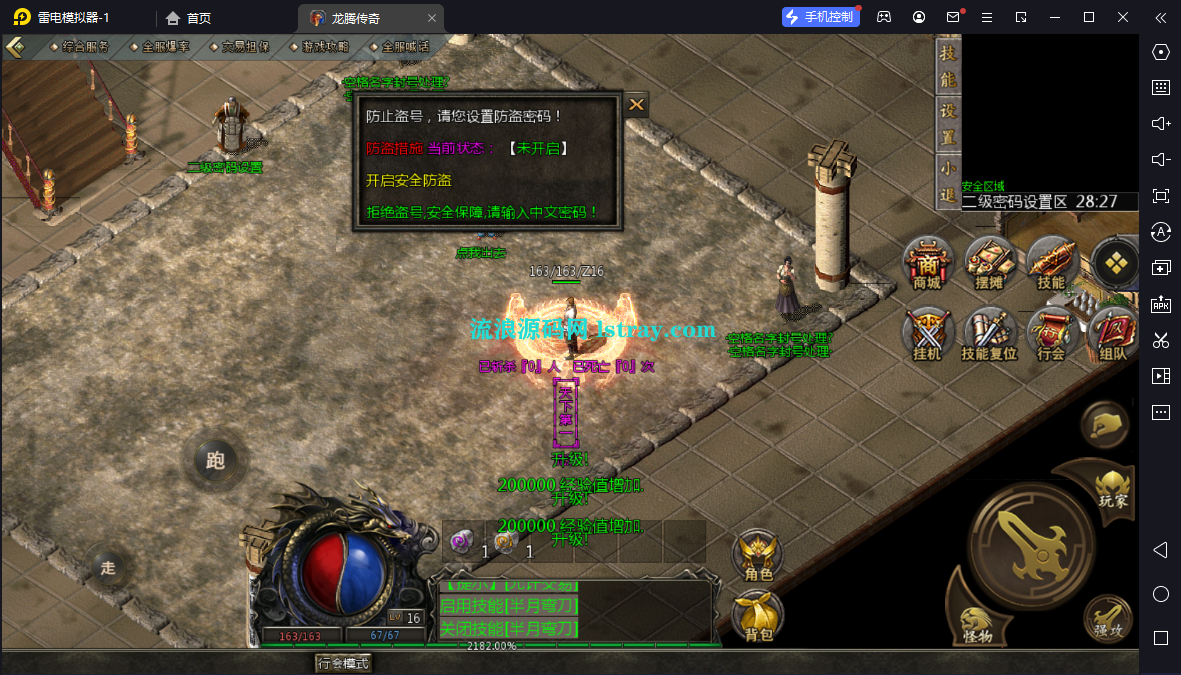1181x675 pixels.
Task: Open the 角色 character sheet
Action: [x=758, y=555]
